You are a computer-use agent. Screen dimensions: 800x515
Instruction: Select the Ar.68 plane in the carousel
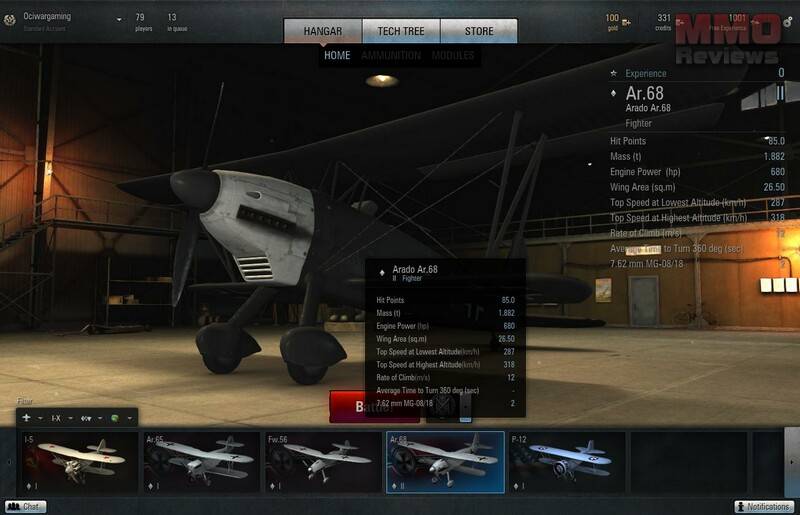[x=444, y=461]
